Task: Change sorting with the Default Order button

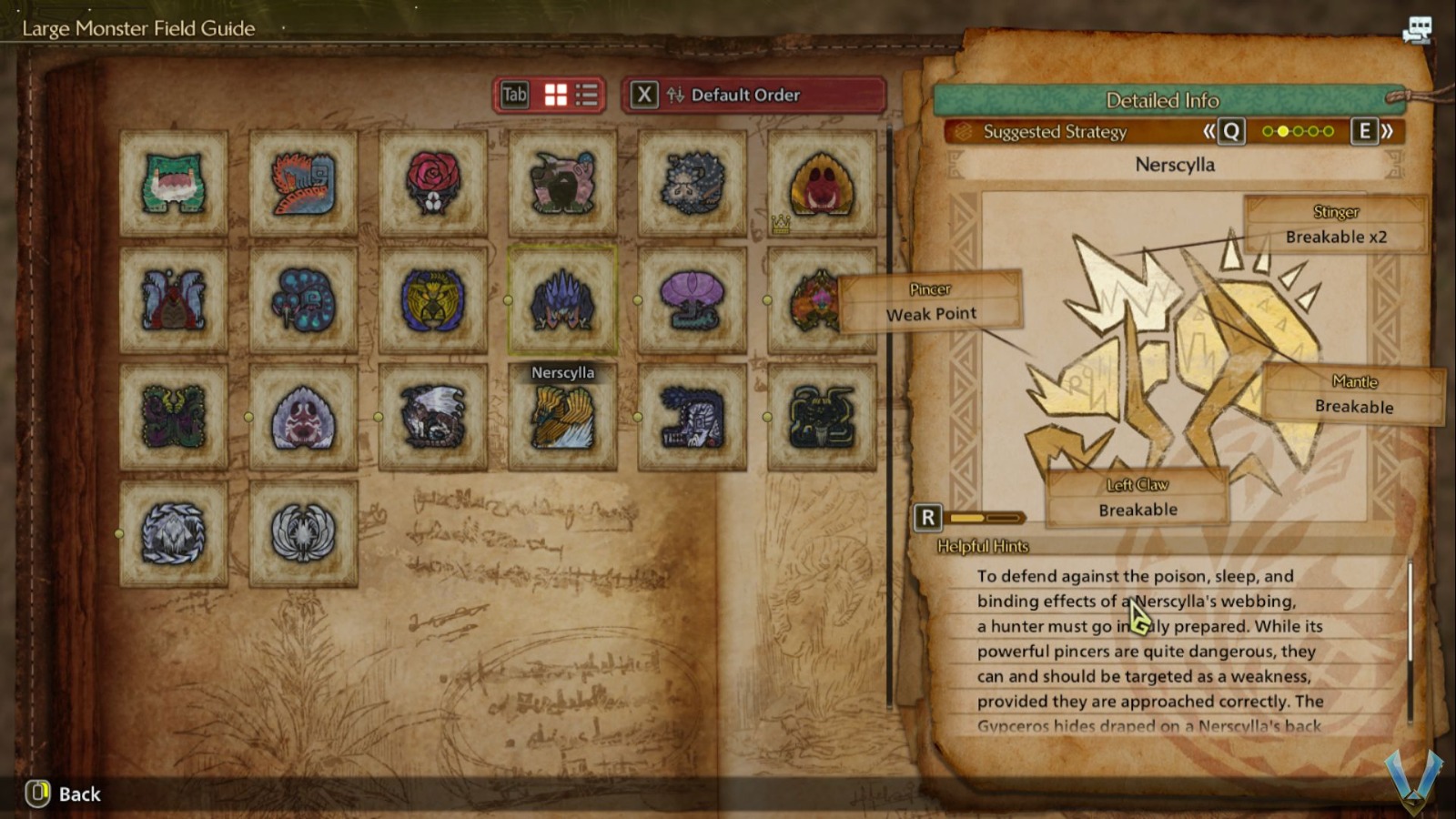Action: (753, 95)
